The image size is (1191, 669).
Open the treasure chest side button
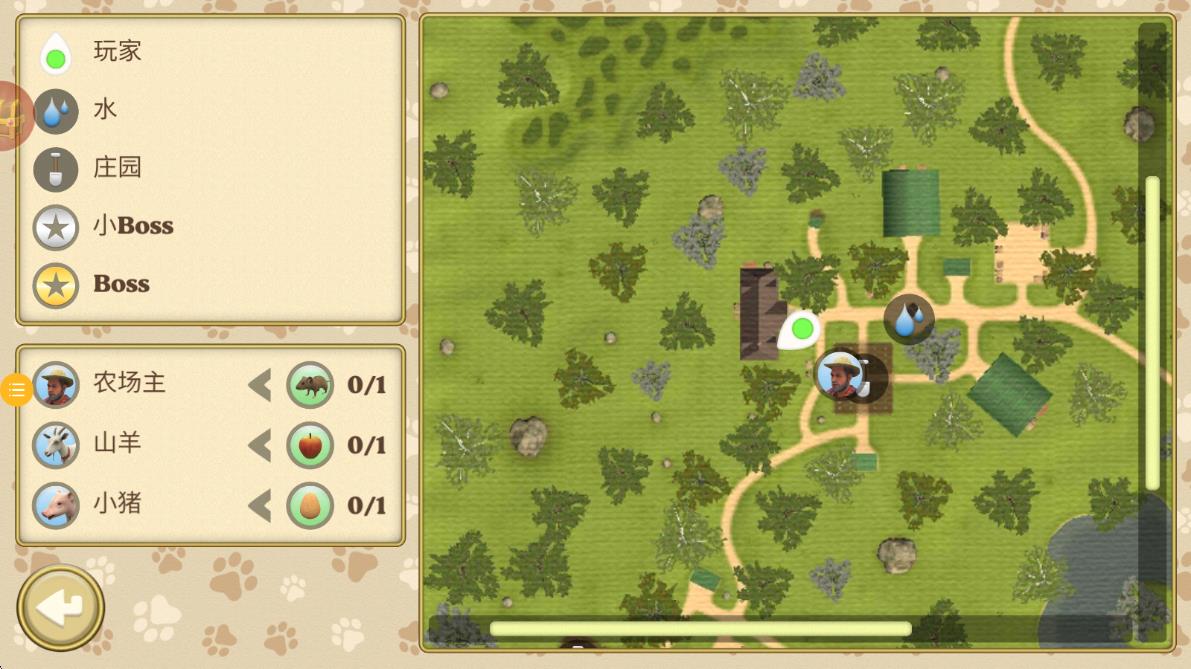[12, 117]
